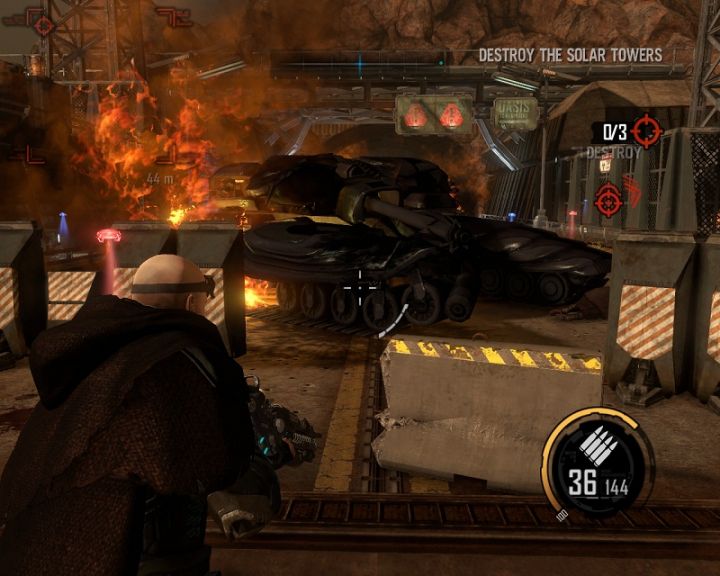Select the red saucer-shaped marker with beam
The height and width of the screenshot is (576, 720).
pyautogui.click(x=108, y=237)
